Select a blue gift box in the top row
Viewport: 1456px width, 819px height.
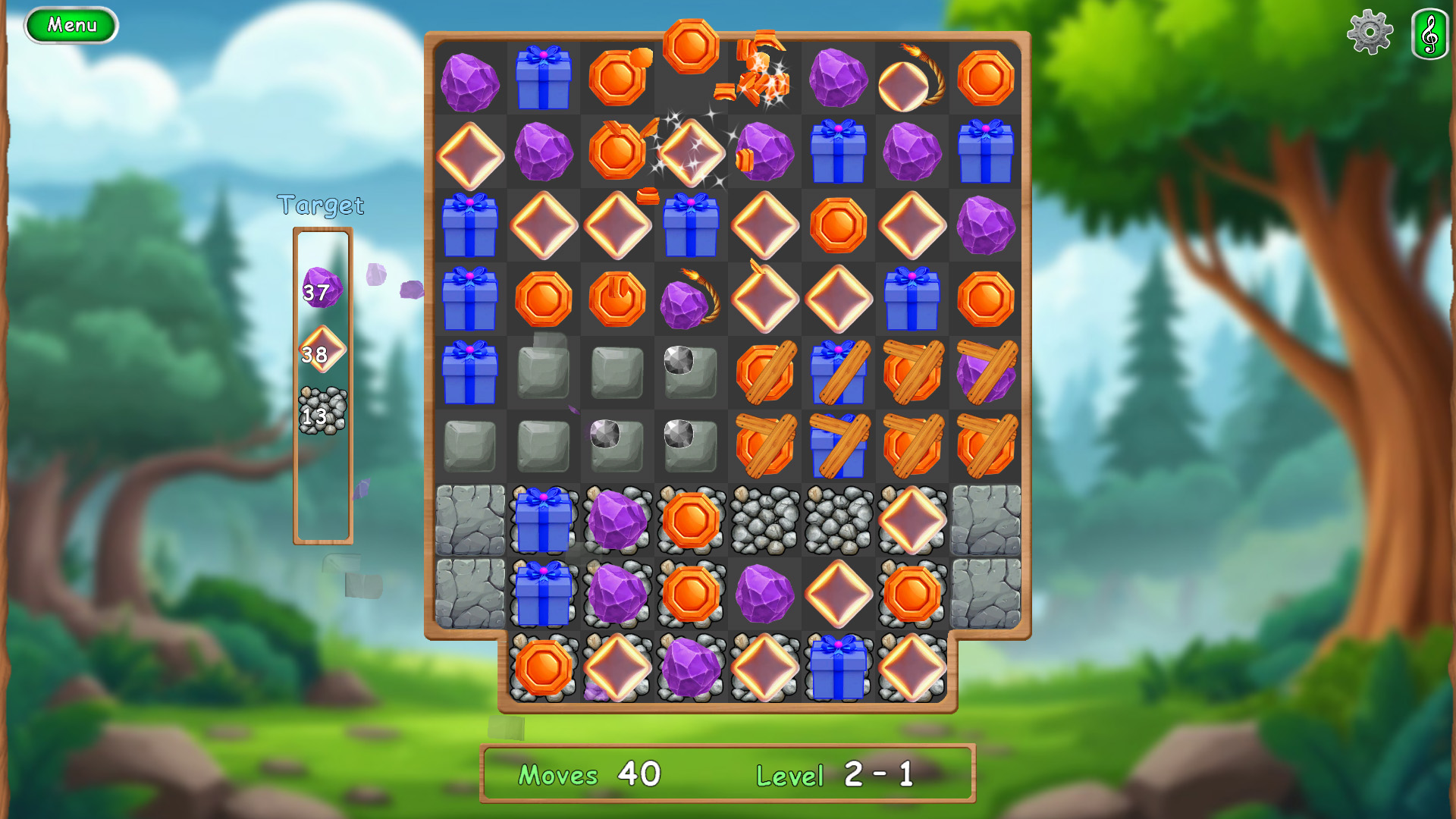coord(543,80)
